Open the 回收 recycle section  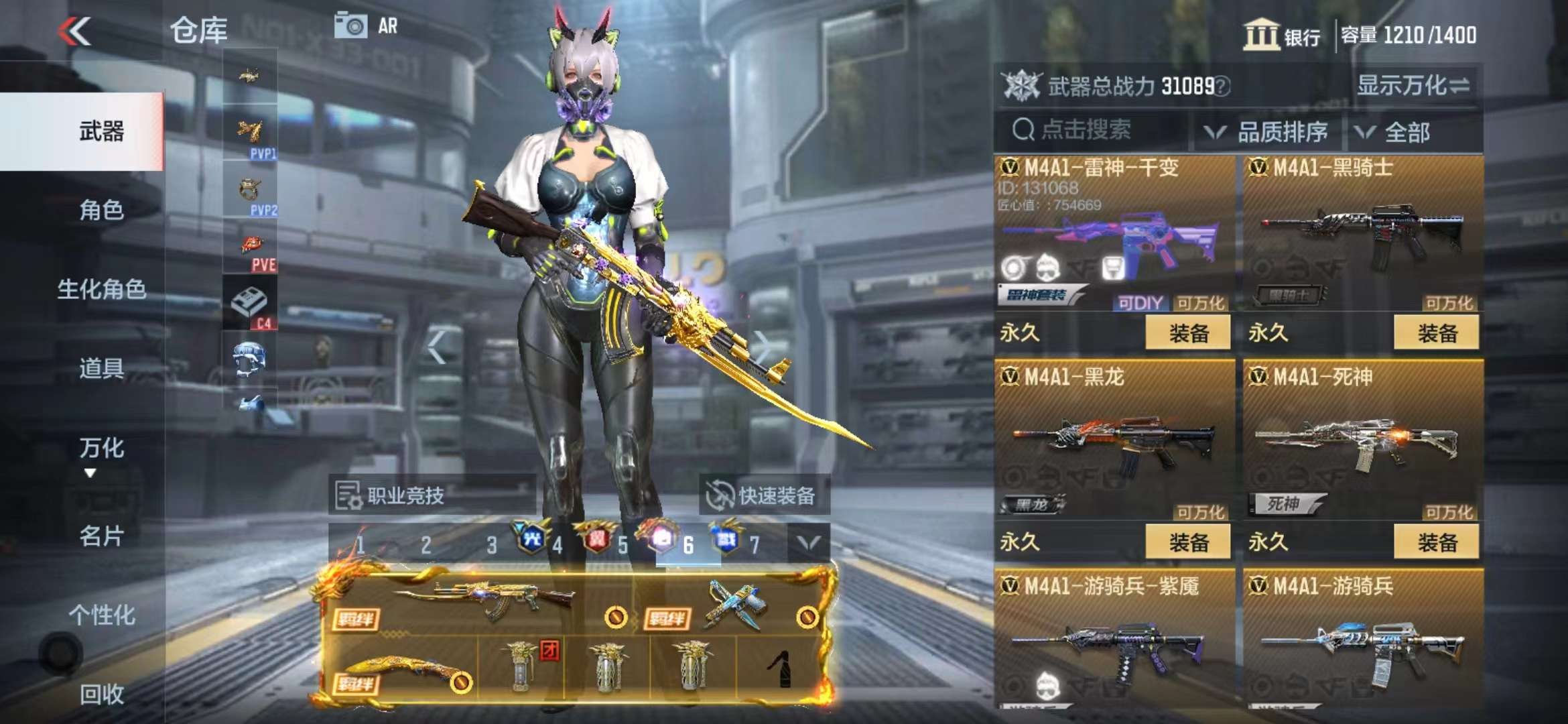tap(101, 695)
